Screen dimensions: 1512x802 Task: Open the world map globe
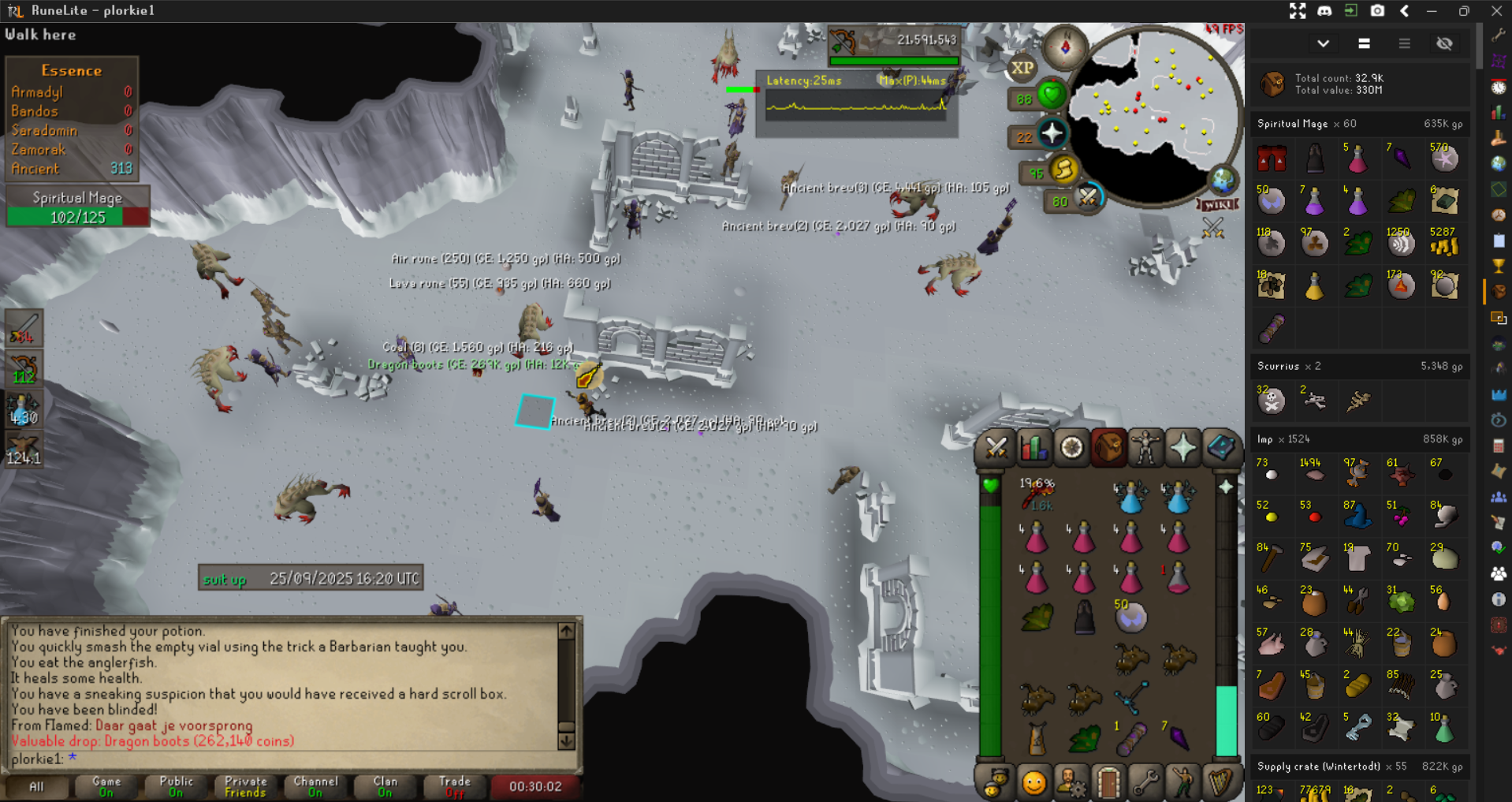[x=1223, y=181]
